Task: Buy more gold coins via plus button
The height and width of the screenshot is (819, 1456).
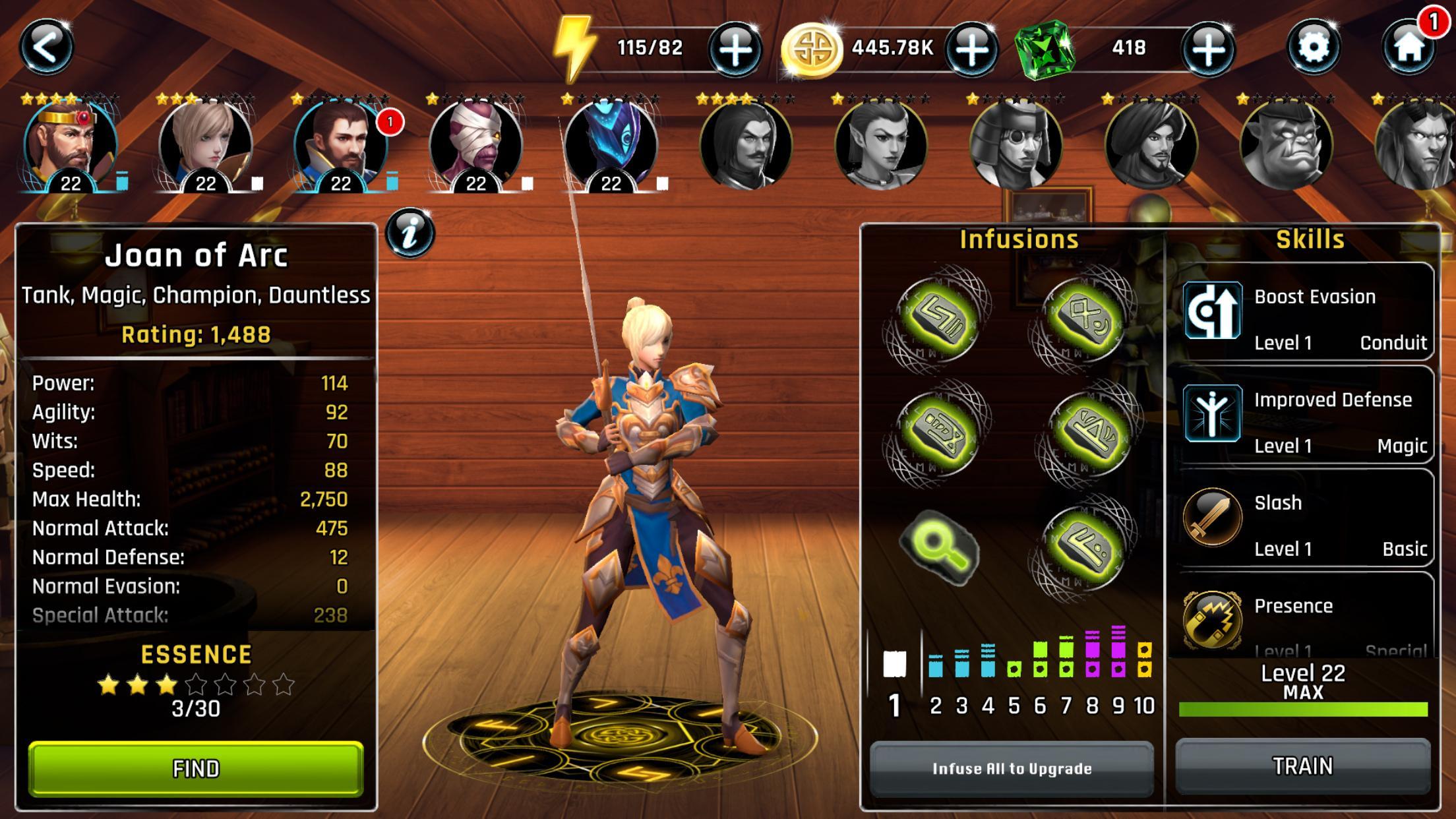Action: (971, 49)
